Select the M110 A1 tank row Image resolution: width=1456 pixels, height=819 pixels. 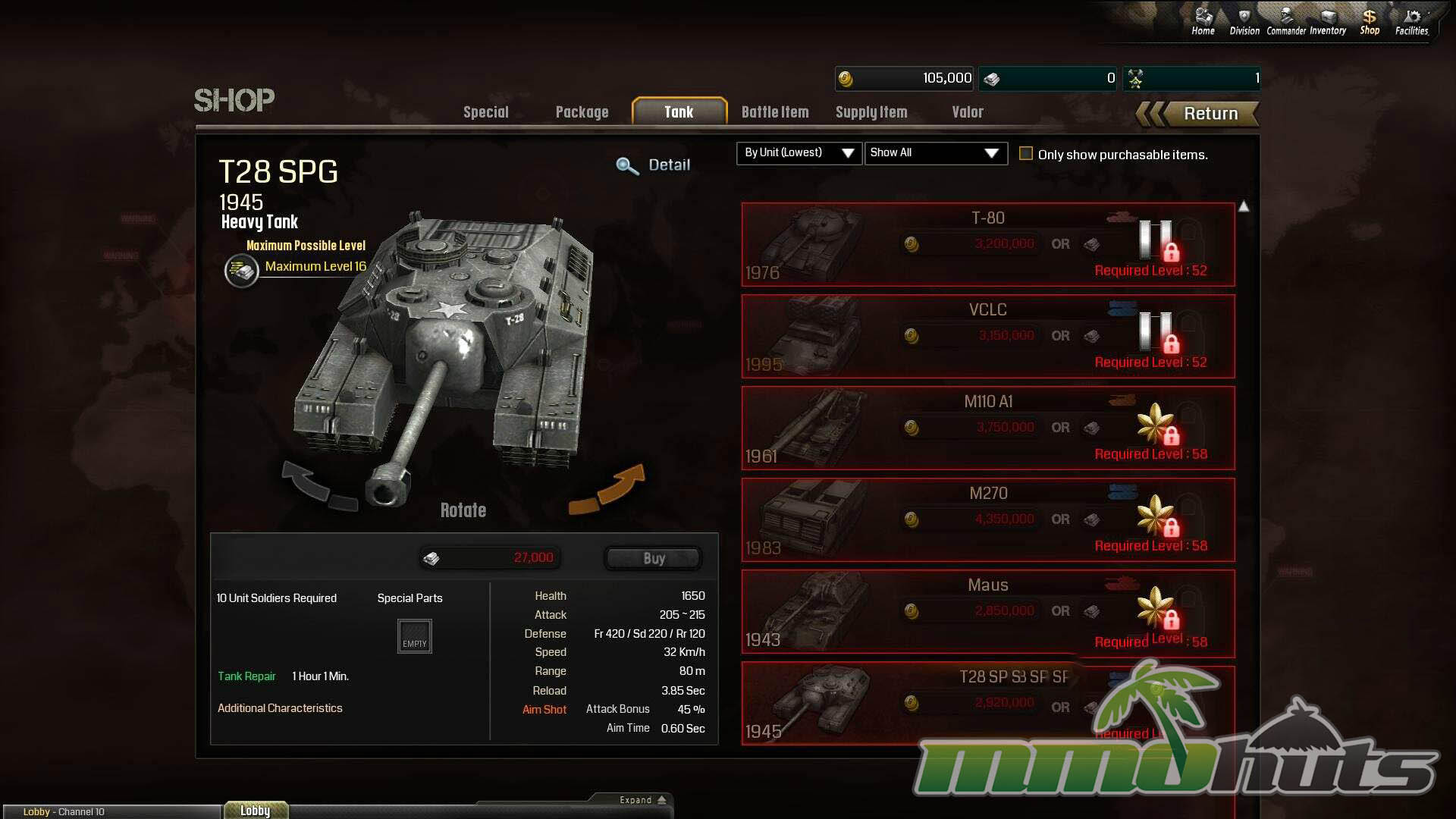pyautogui.click(x=987, y=428)
